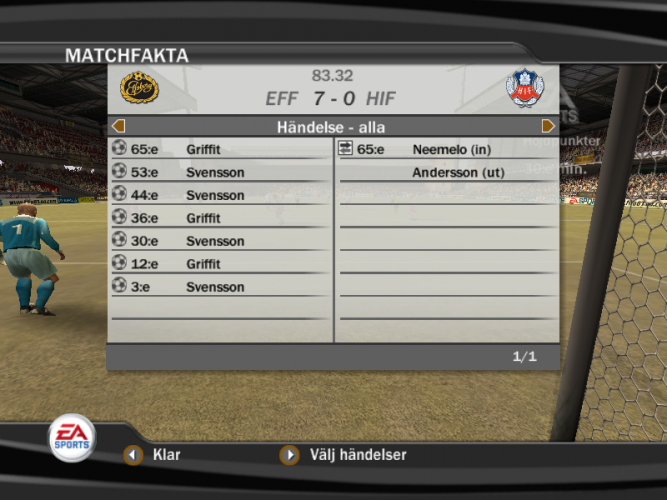Select the 36:e Griffit goal row
667x500 pixels.
click(220, 217)
